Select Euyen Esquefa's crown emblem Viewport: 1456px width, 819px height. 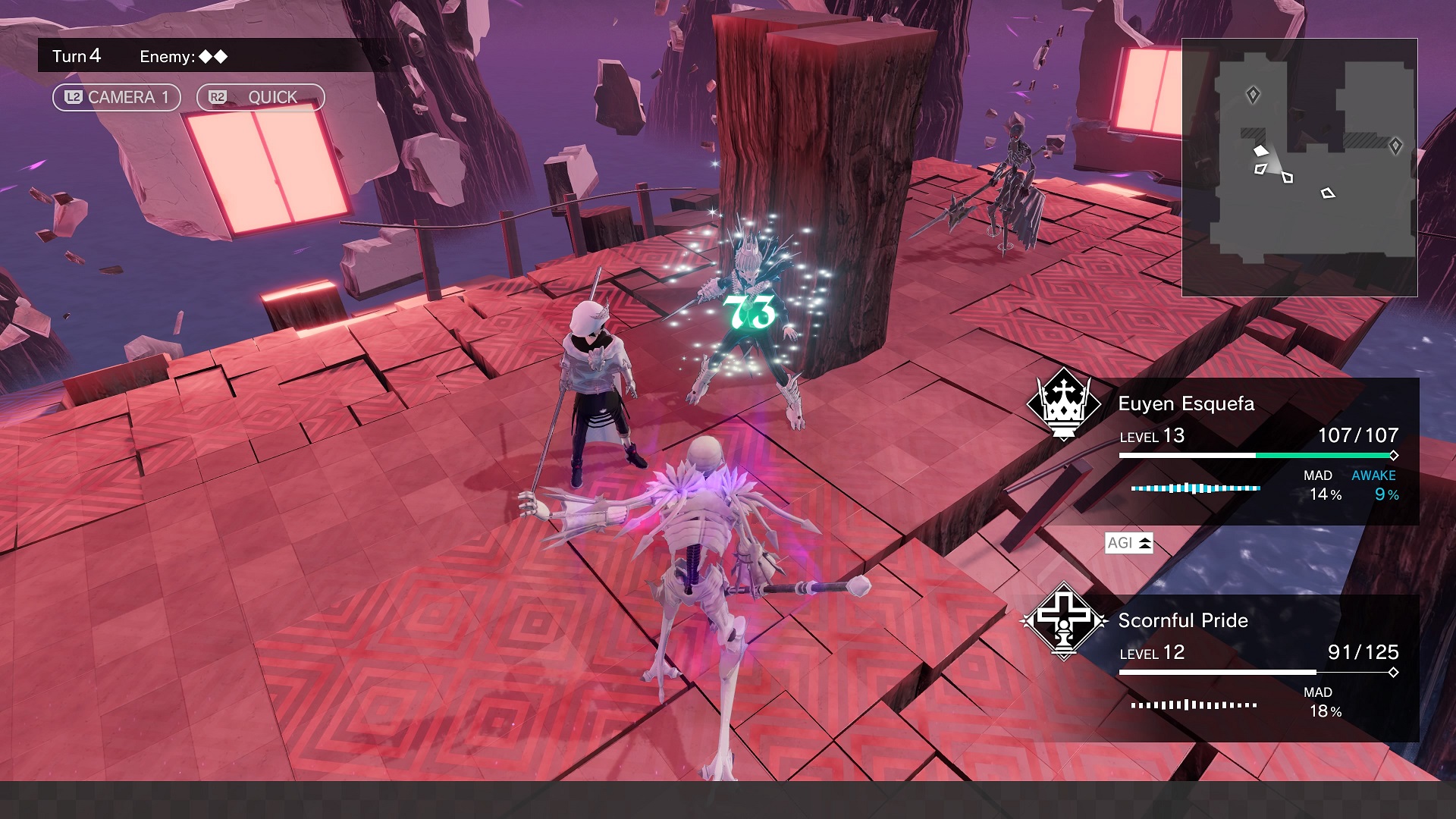[1063, 404]
